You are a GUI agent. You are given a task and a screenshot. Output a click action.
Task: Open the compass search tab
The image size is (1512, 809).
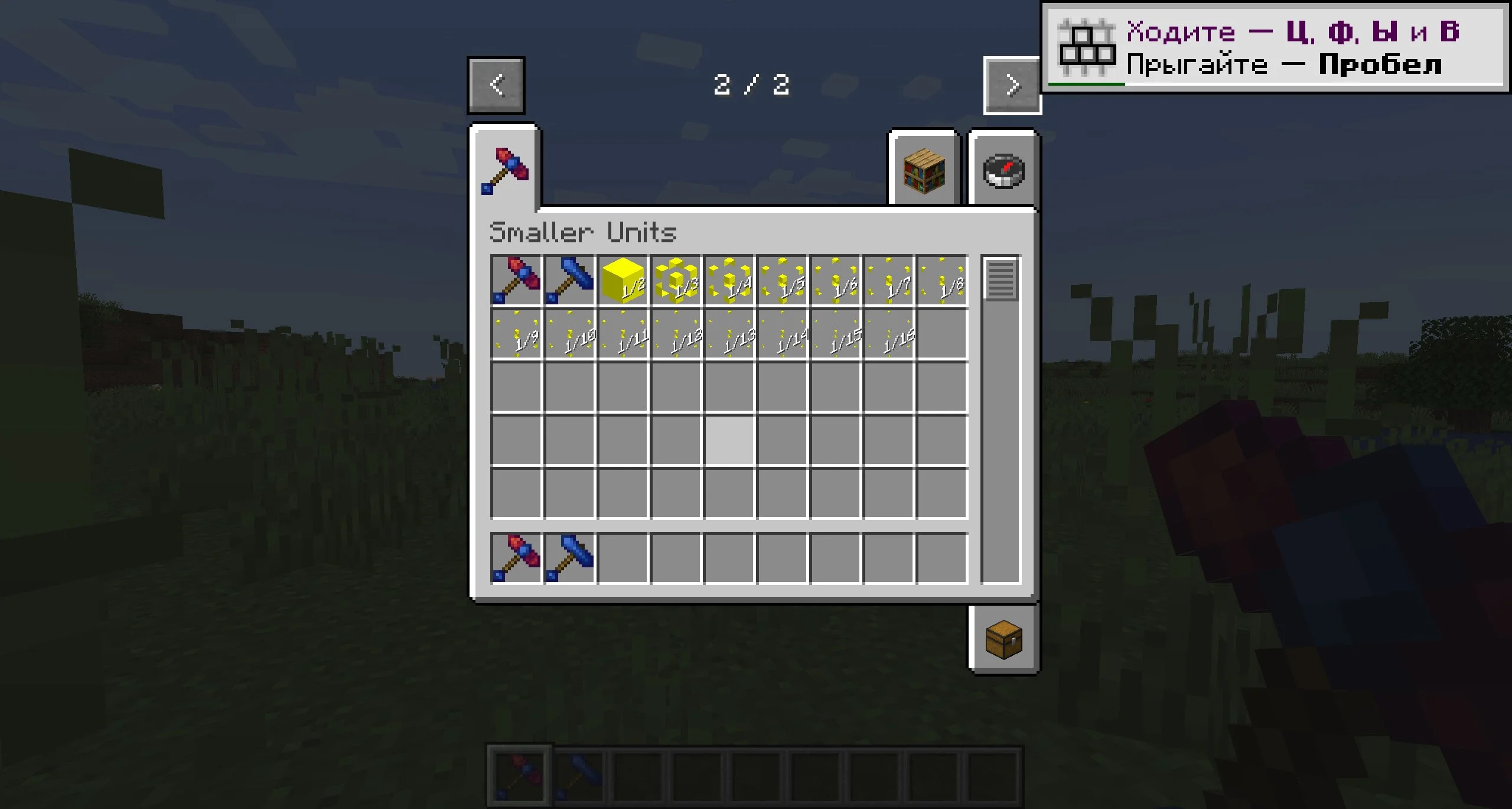[x=1003, y=171]
